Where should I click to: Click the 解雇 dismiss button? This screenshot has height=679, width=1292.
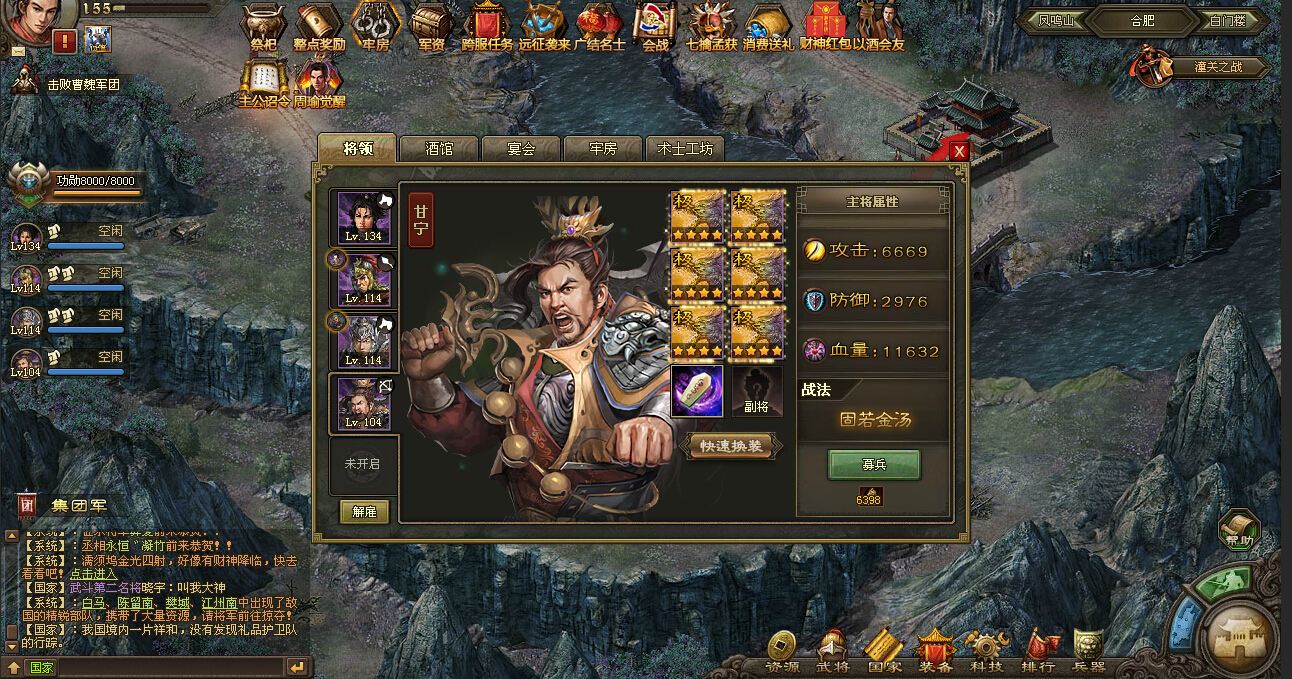[x=364, y=511]
